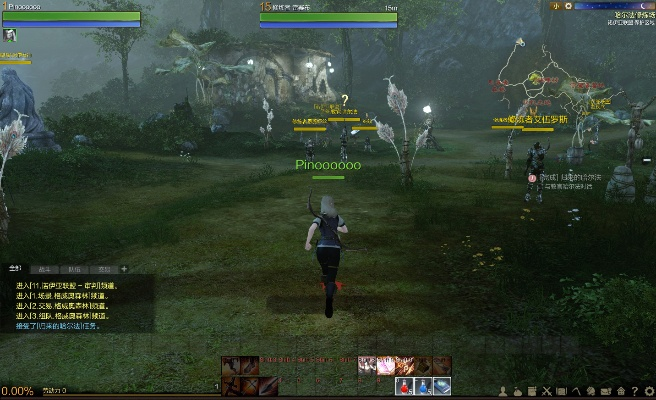Open the crossed tools menu icon
Viewport: 656px width, 400px height.
pos(546,390)
